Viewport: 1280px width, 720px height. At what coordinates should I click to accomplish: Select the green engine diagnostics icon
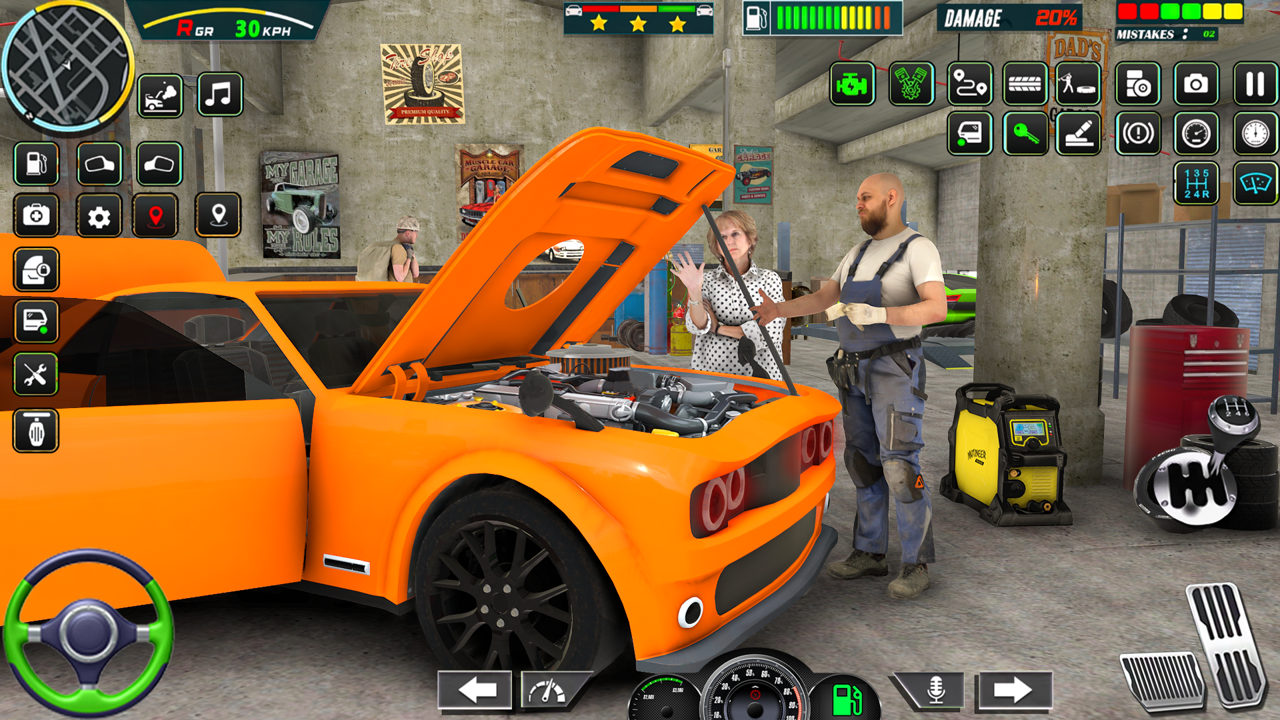pyautogui.click(x=852, y=84)
